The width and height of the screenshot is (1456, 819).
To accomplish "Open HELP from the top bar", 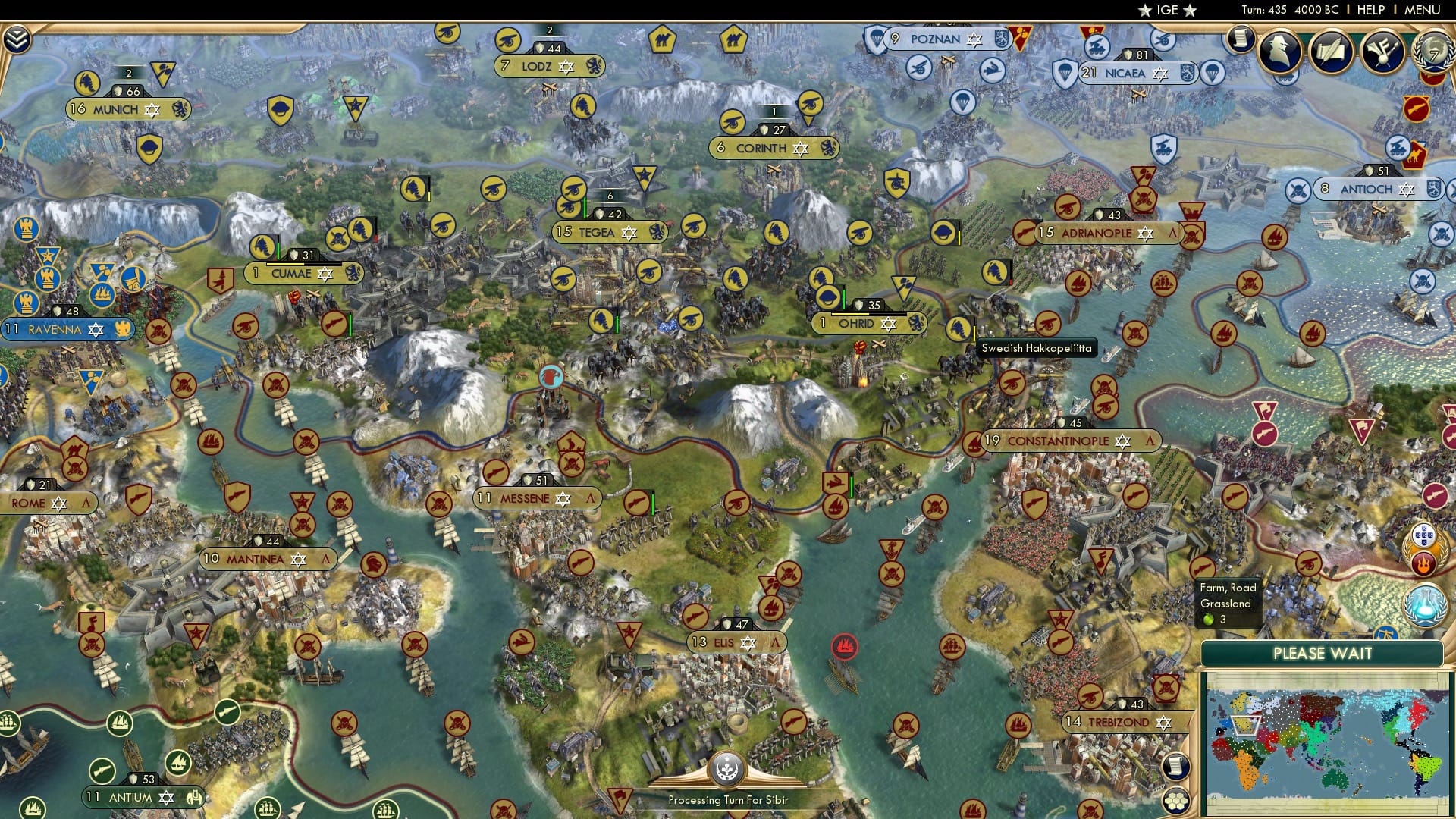I will point(1370,10).
